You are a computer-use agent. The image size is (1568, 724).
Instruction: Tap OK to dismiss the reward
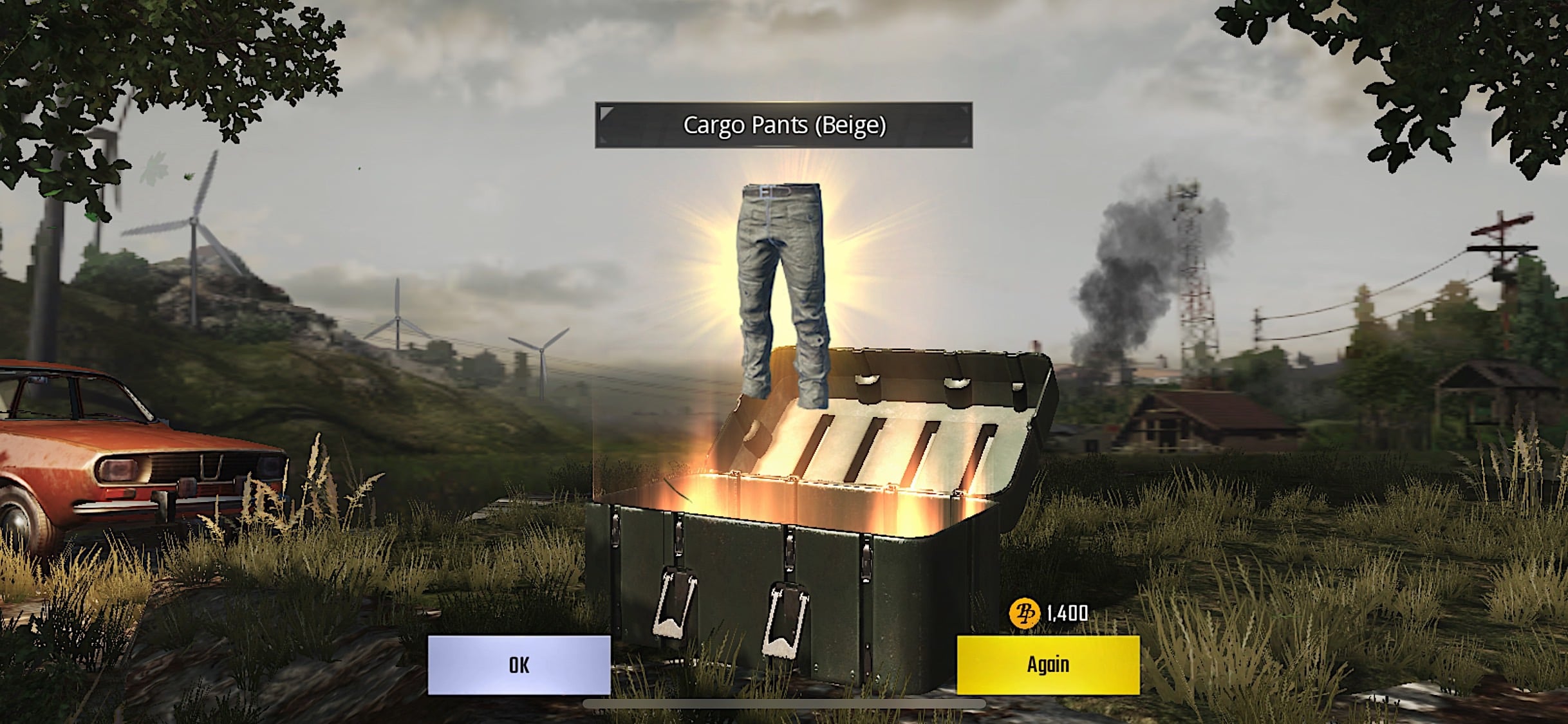tap(519, 665)
